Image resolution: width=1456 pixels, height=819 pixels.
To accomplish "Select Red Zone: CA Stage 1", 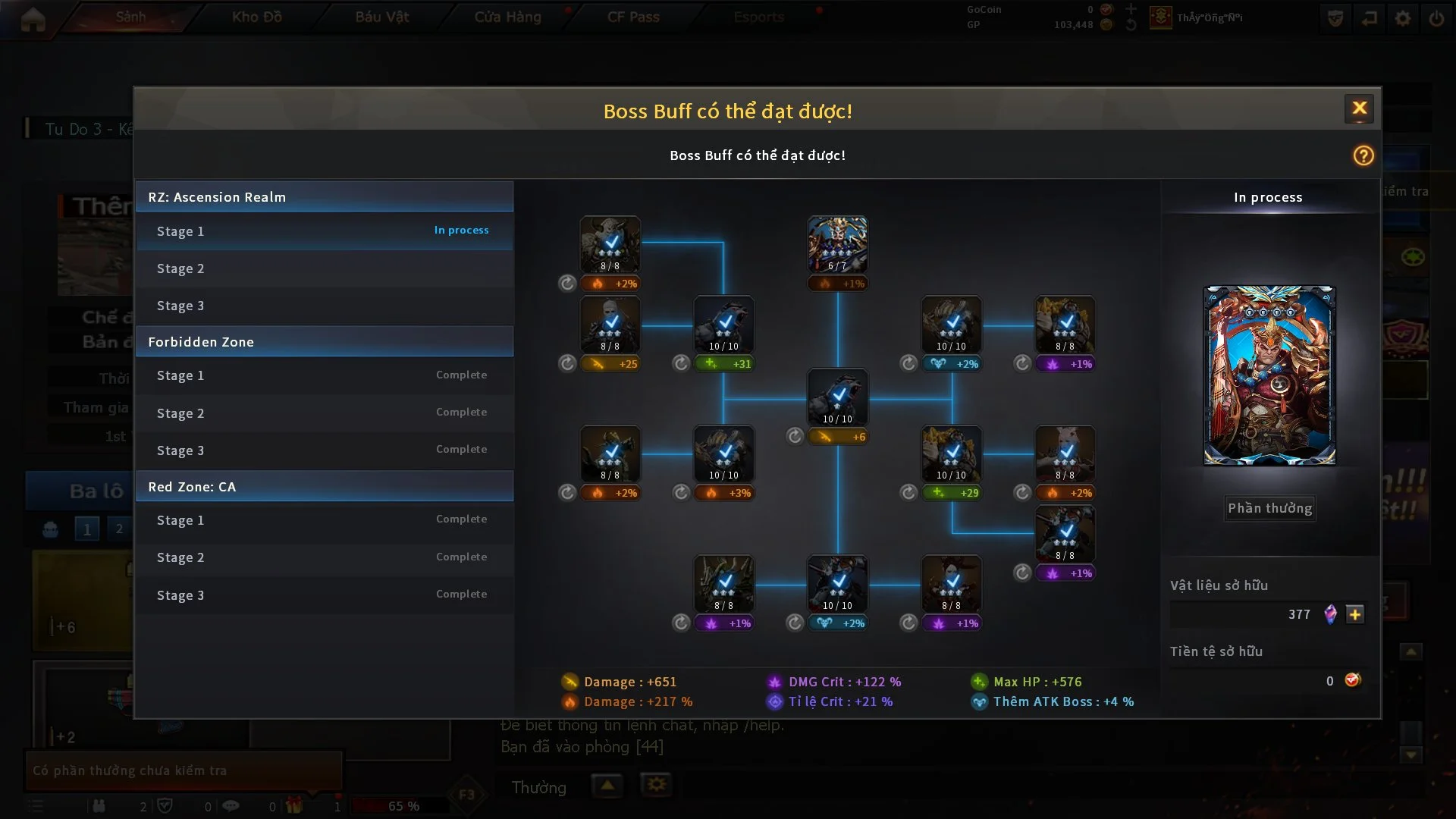I will coord(325,520).
